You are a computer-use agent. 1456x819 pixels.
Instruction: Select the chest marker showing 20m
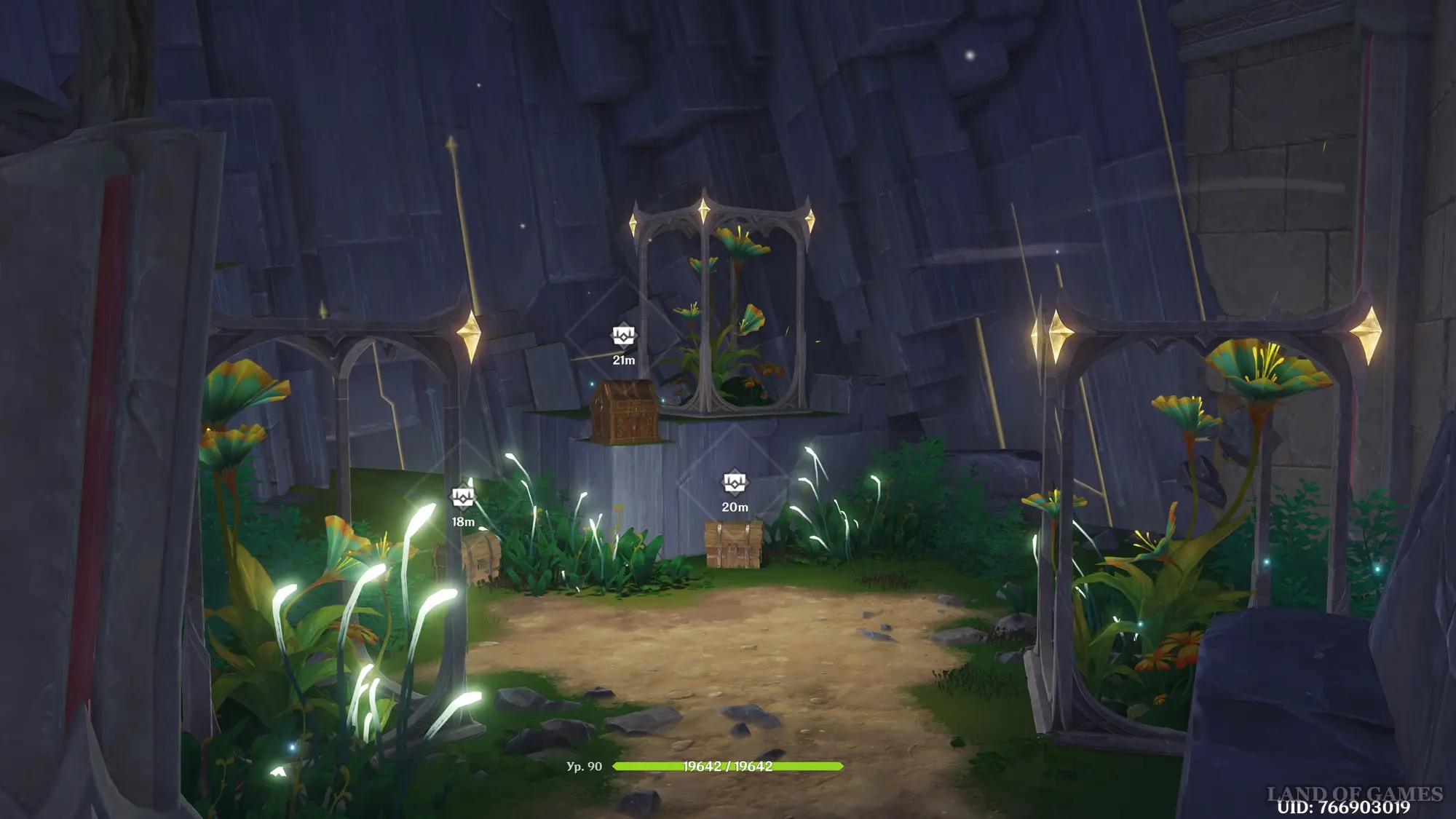(734, 483)
